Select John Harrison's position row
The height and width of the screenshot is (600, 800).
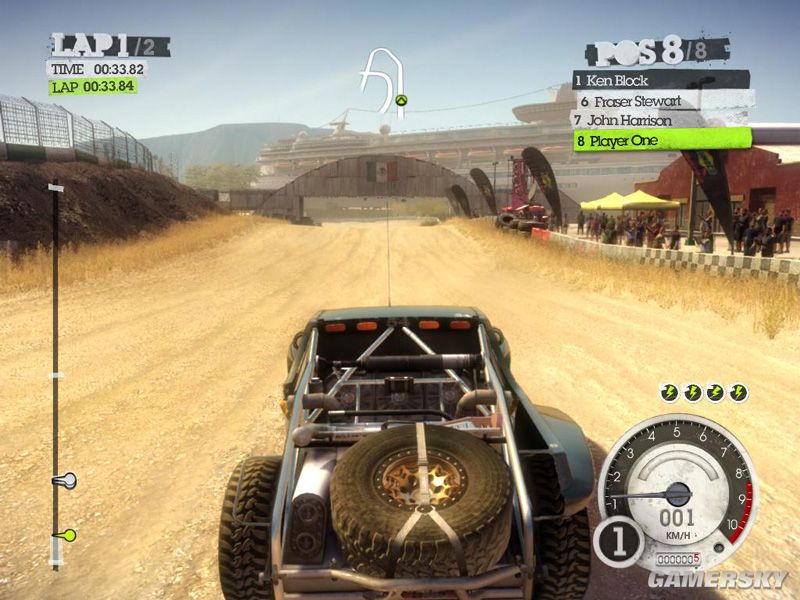pyautogui.click(x=660, y=120)
